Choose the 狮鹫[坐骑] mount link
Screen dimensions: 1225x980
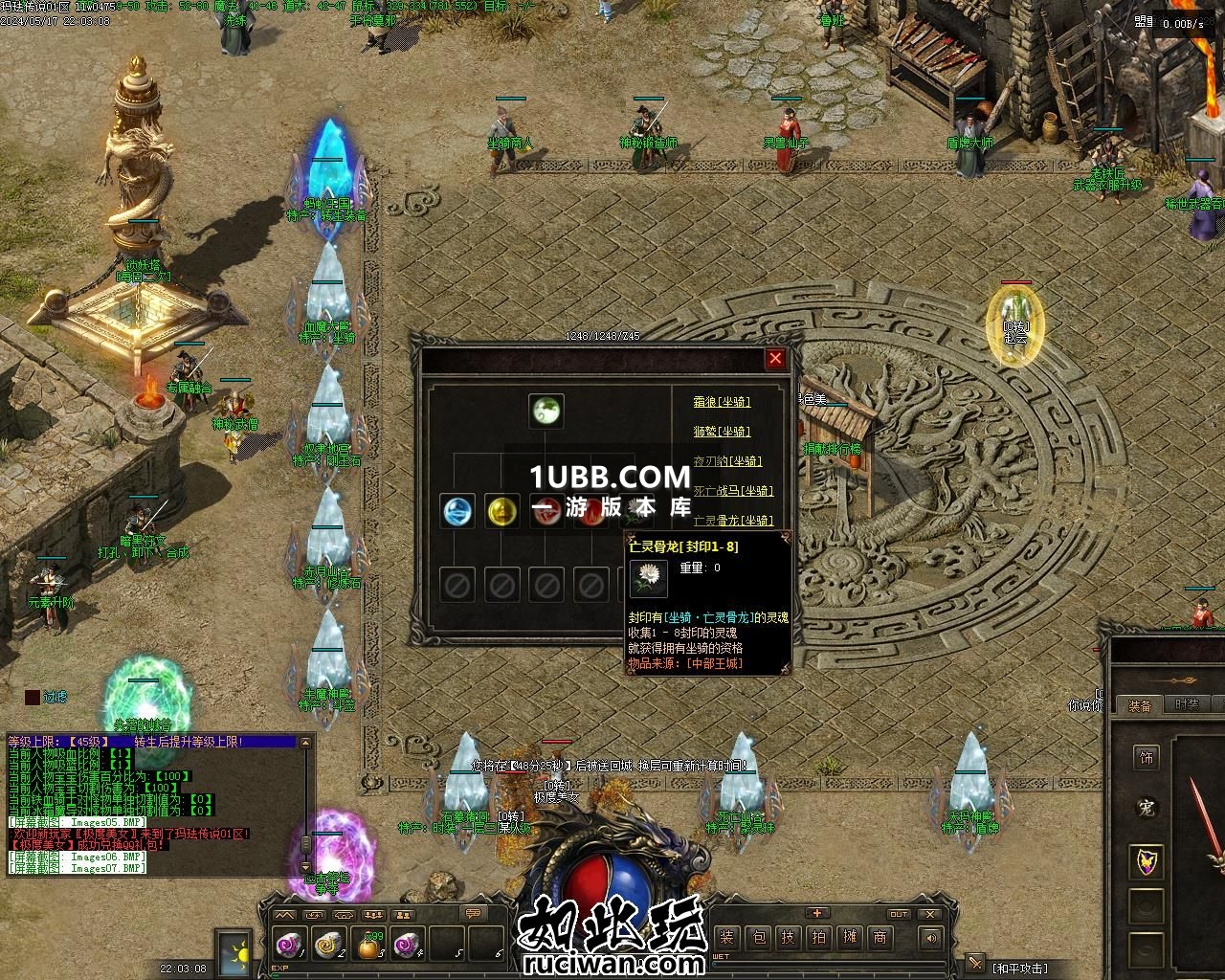pyautogui.click(x=722, y=432)
